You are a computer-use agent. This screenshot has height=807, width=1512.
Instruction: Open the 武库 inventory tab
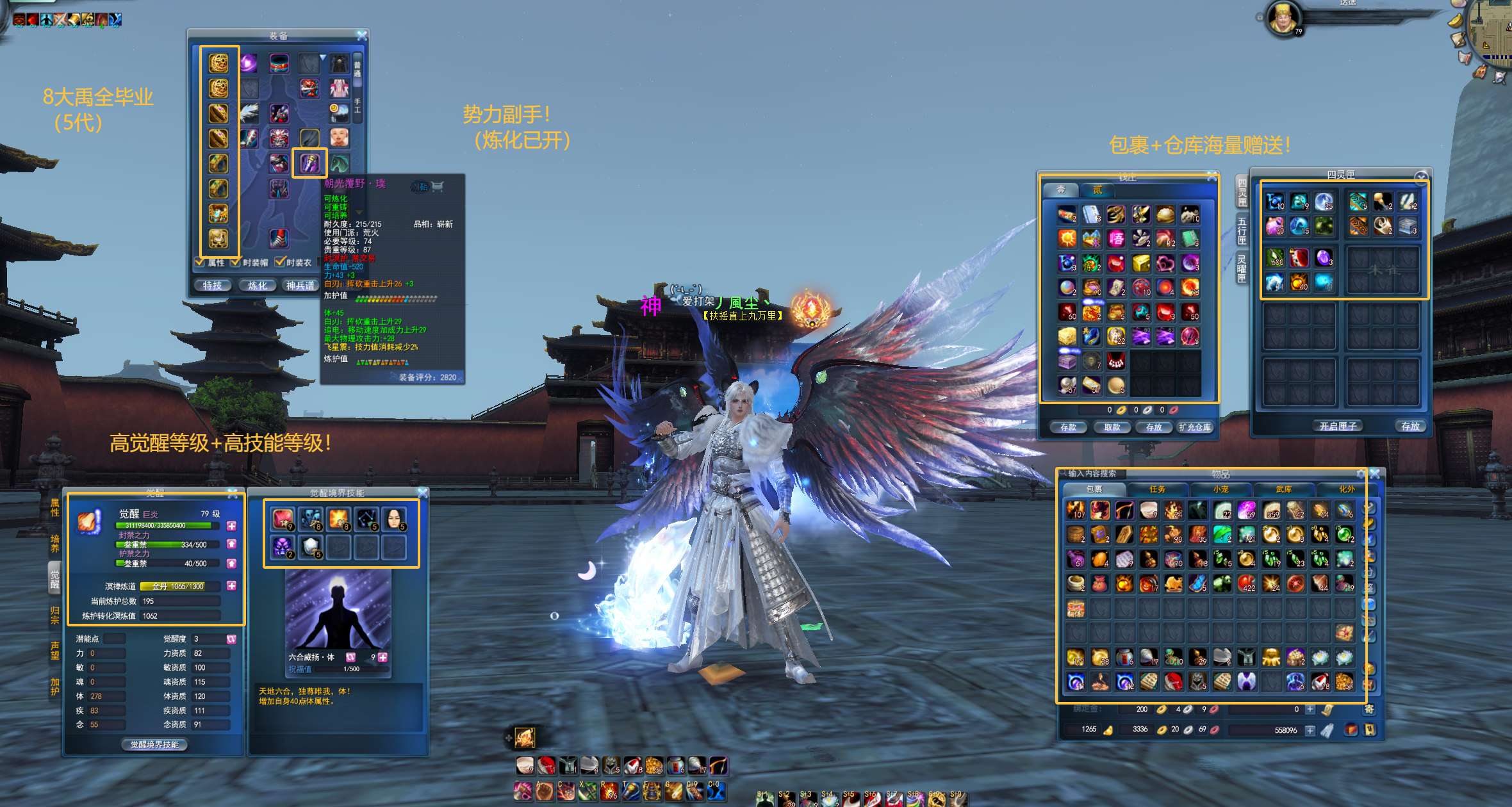tap(1283, 489)
